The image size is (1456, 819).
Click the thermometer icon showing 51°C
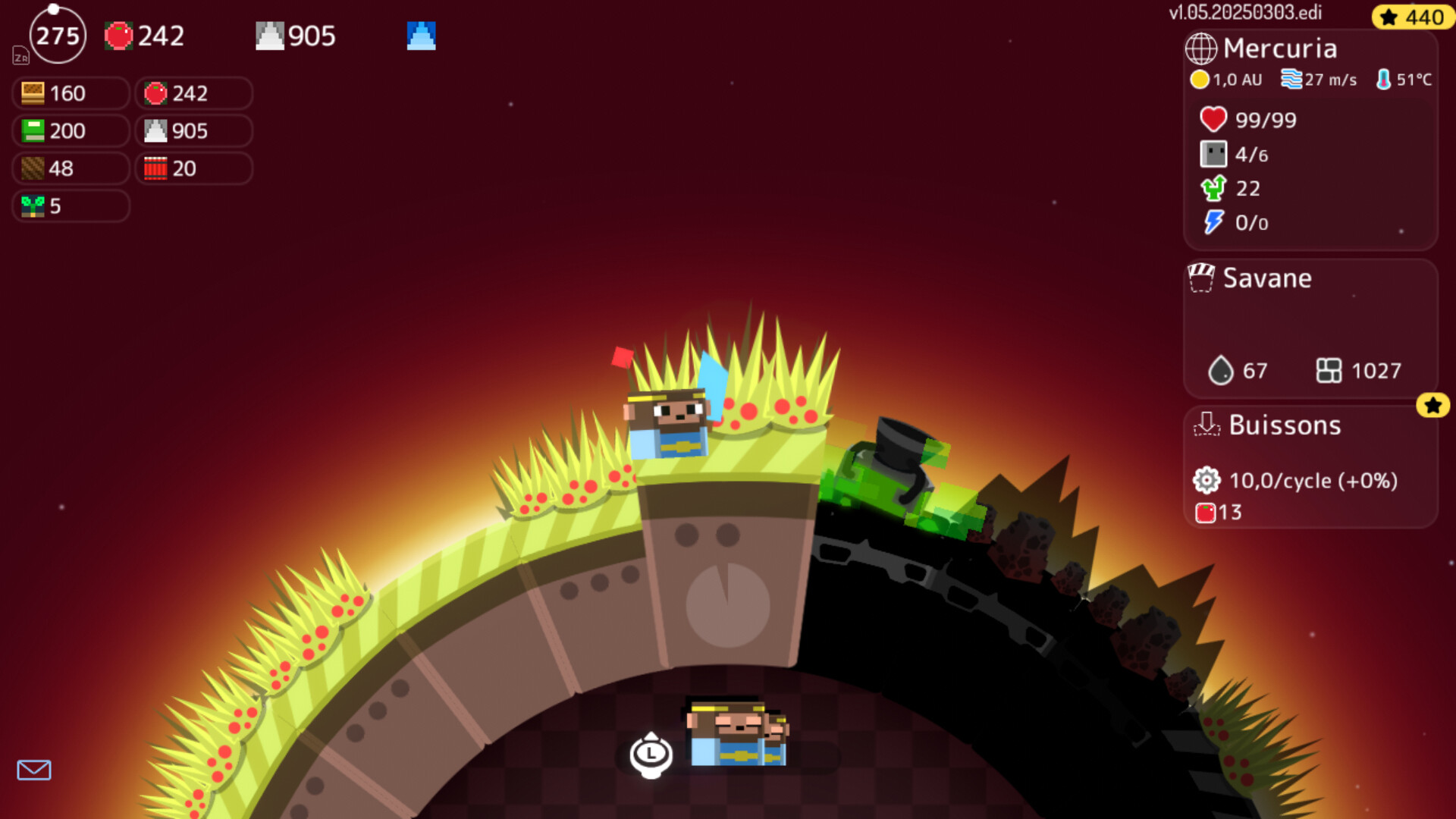click(x=1383, y=78)
